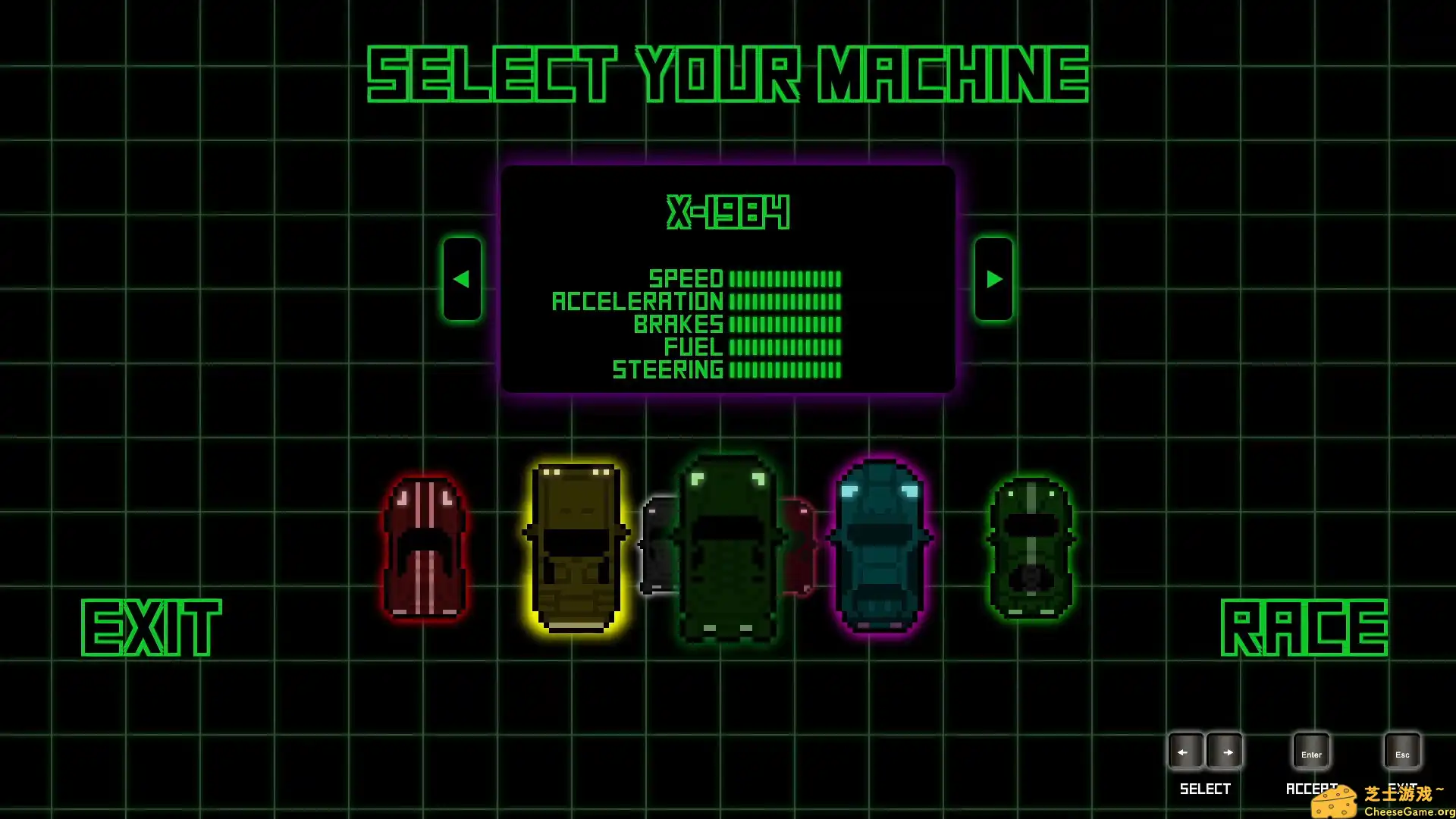Image resolution: width=1456 pixels, height=819 pixels.
Task: Select the red striped car
Action: [x=425, y=548]
